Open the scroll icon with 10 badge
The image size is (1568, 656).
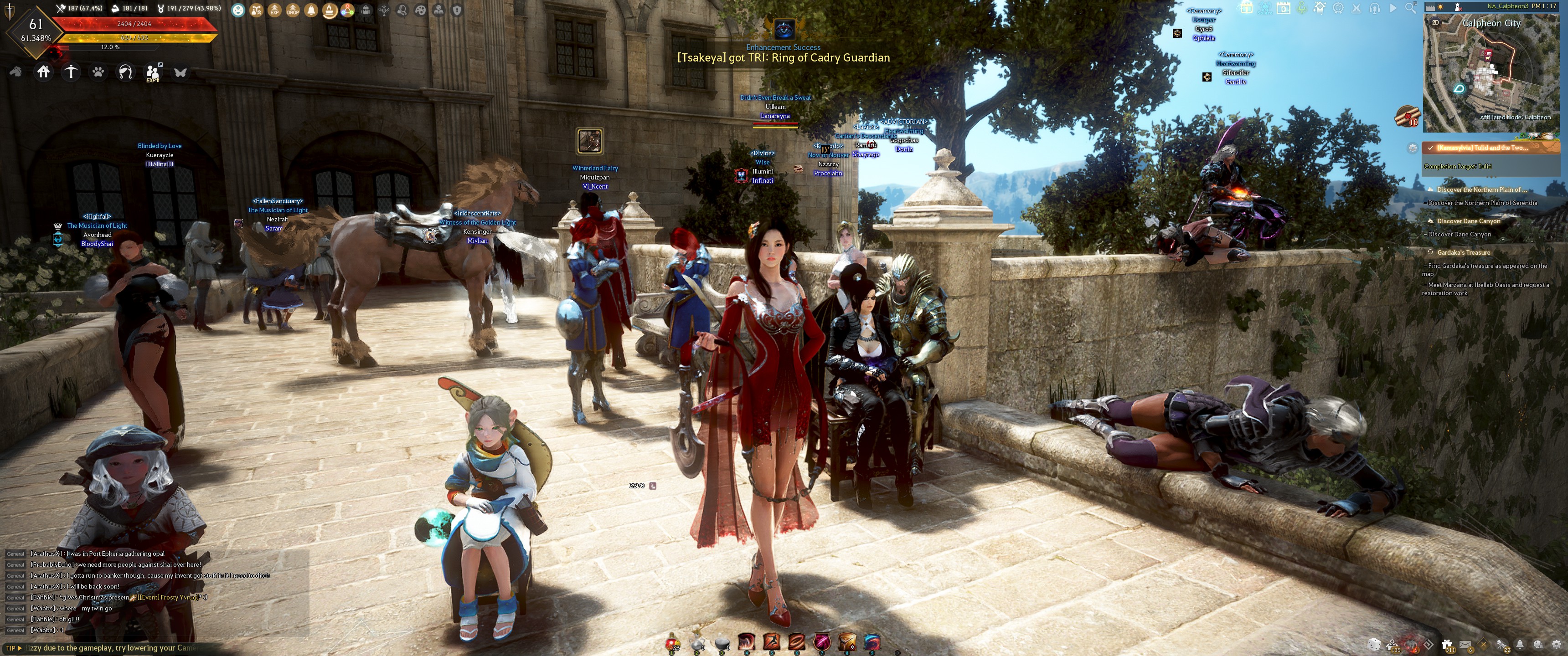point(1407,116)
